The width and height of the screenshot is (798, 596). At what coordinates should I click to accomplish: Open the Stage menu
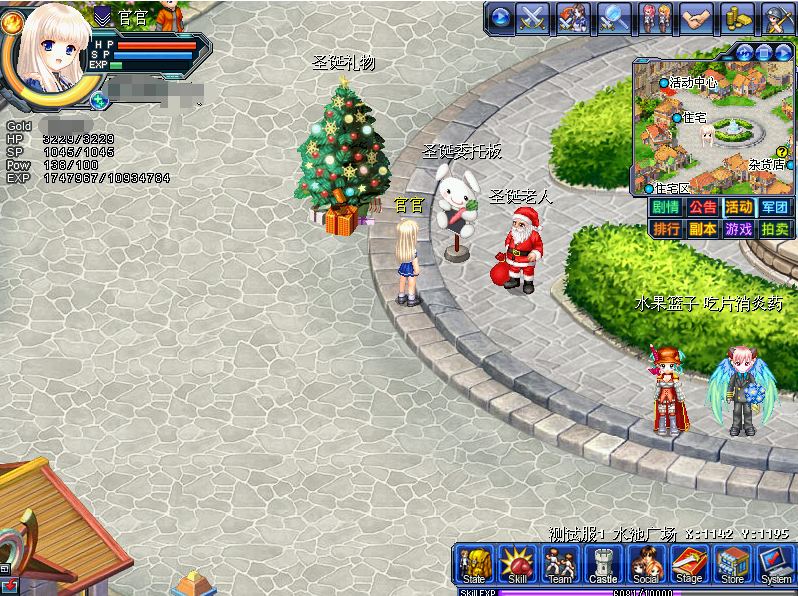click(689, 565)
